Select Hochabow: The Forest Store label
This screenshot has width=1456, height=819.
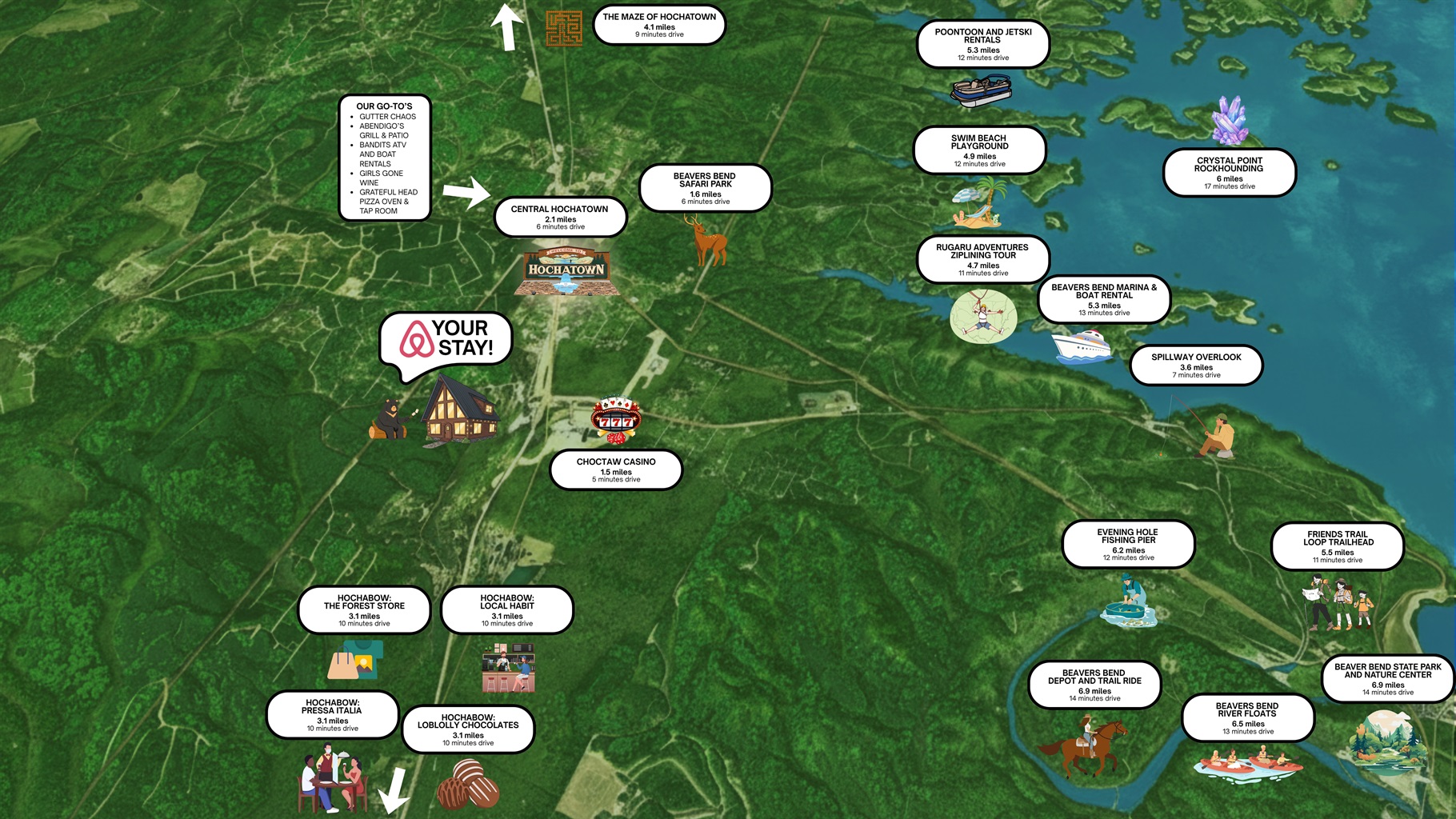point(364,610)
